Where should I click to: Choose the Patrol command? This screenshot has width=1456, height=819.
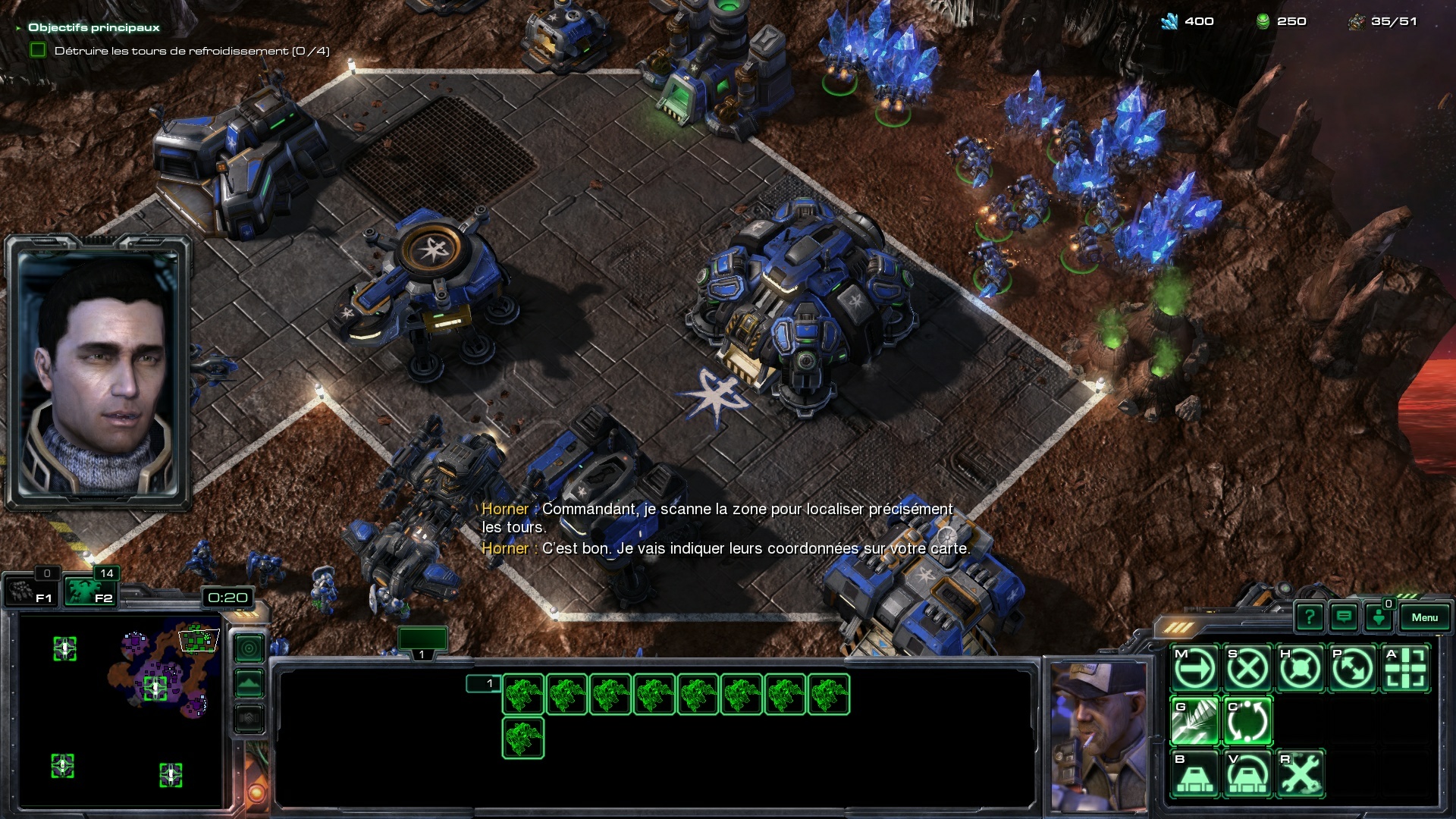tap(1352, 669)
